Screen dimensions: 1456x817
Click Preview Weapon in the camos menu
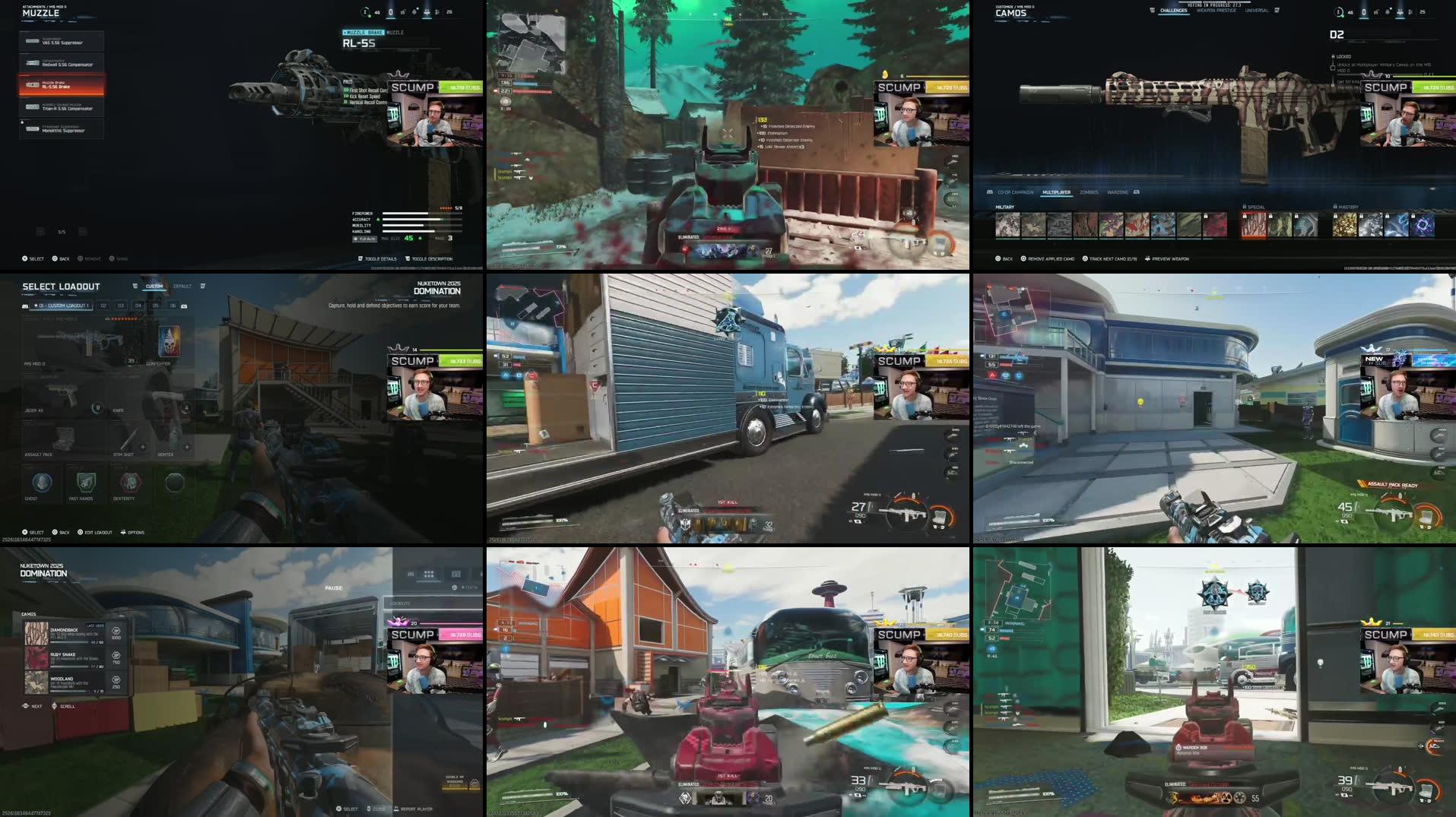point(1171,258)
